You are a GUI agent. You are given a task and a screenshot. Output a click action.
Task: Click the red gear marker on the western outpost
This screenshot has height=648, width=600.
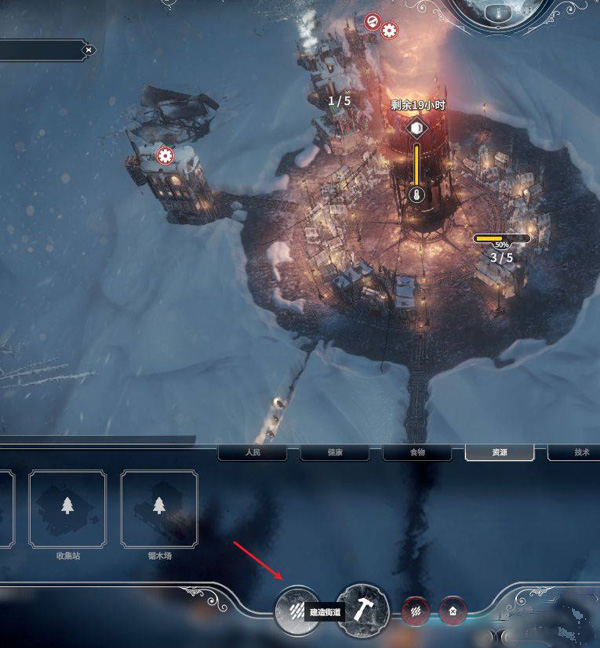click(165, 156)
